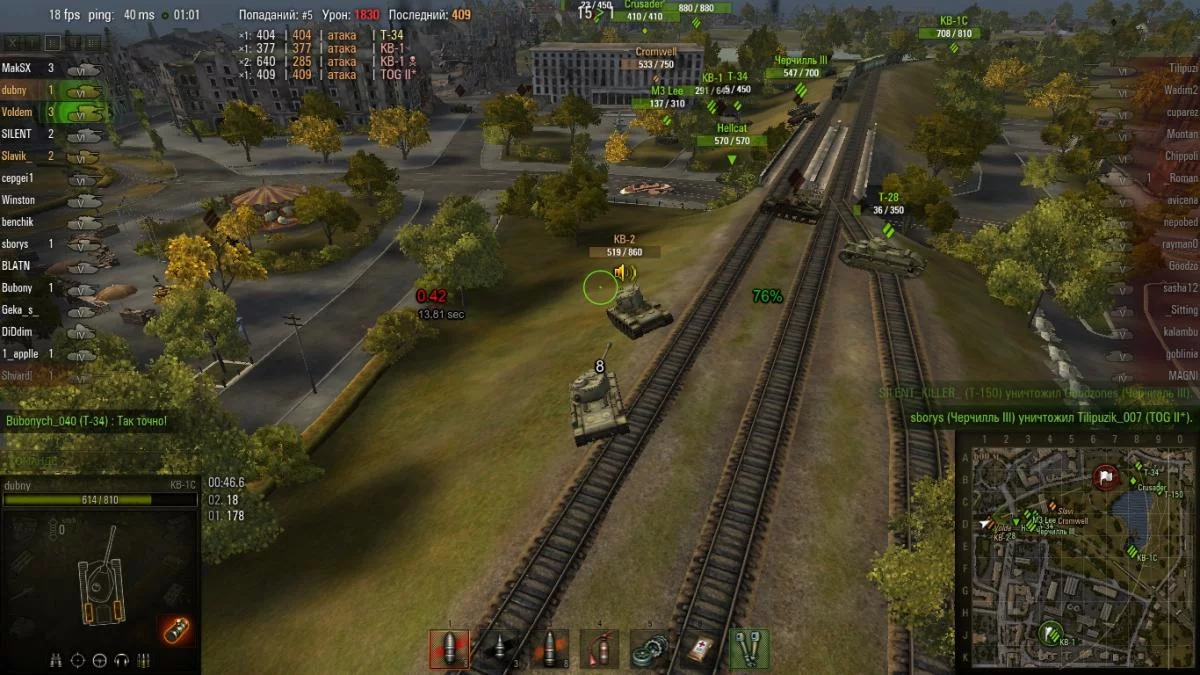Choose player SILENT in the team roster
Viewport: 1200px width, 675px height.
click(x=17, y=134)
